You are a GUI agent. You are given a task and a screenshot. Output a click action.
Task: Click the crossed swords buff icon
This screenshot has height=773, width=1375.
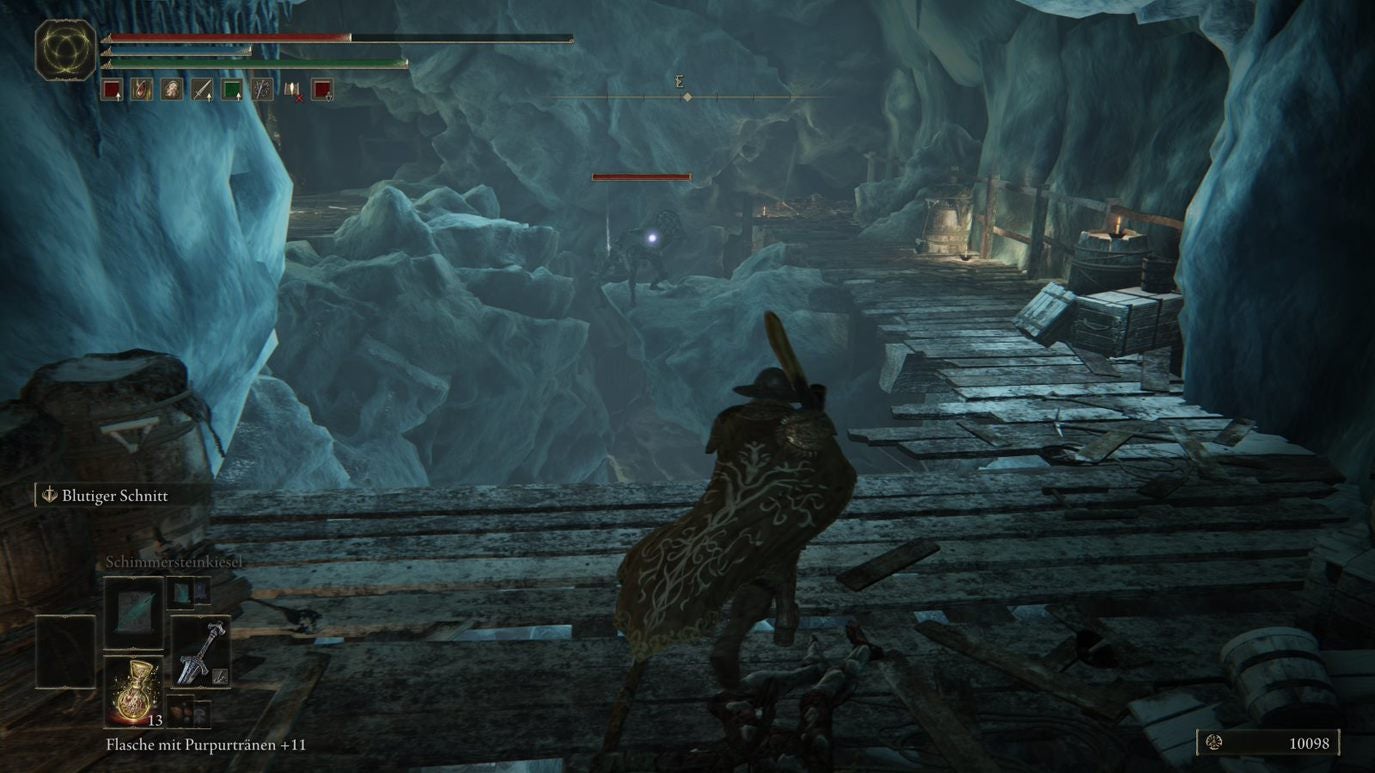point(260,89)
